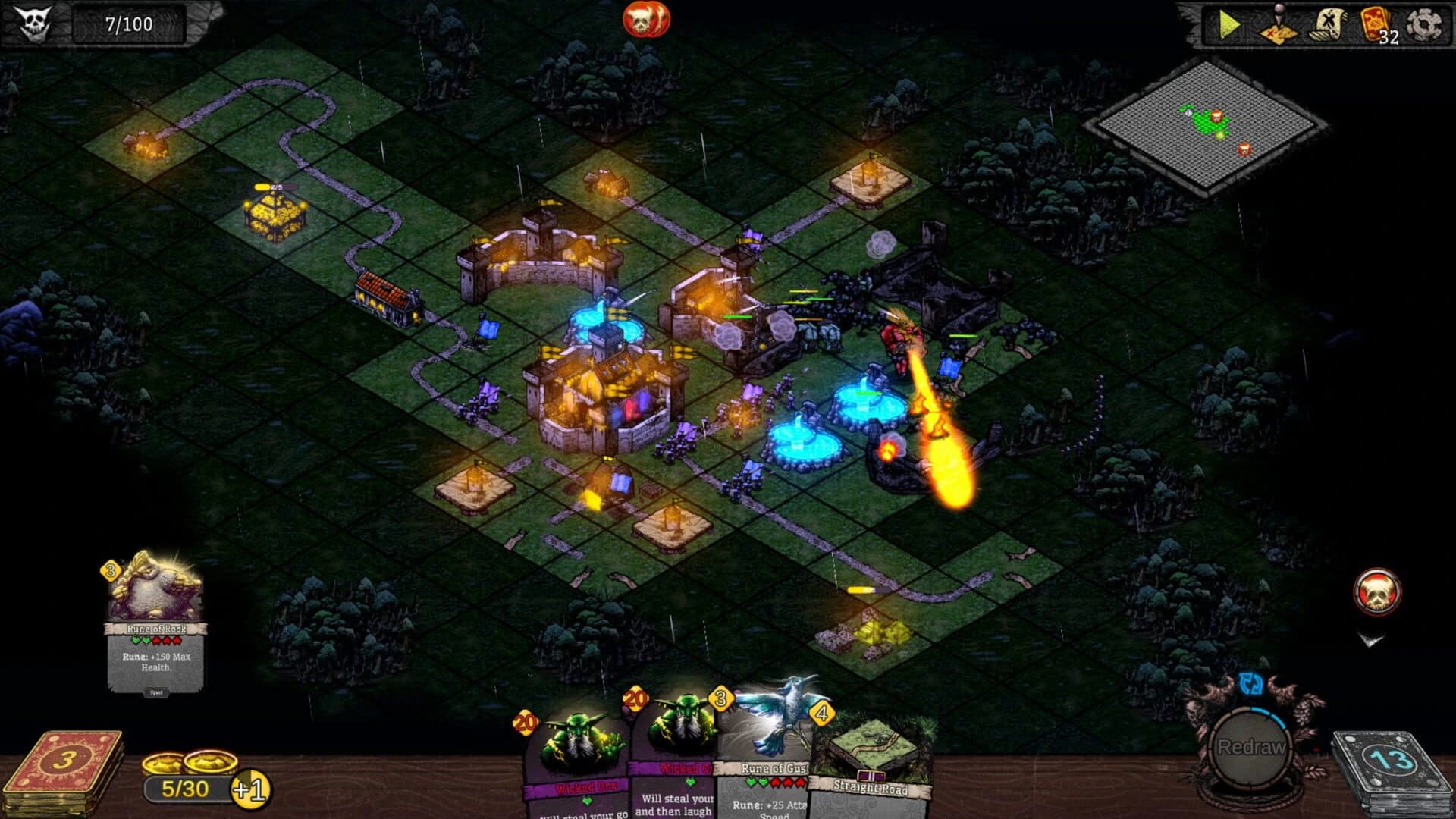
Task: Open the settings cog icon
Action: pyautogui.click(x=1424, y=23)
